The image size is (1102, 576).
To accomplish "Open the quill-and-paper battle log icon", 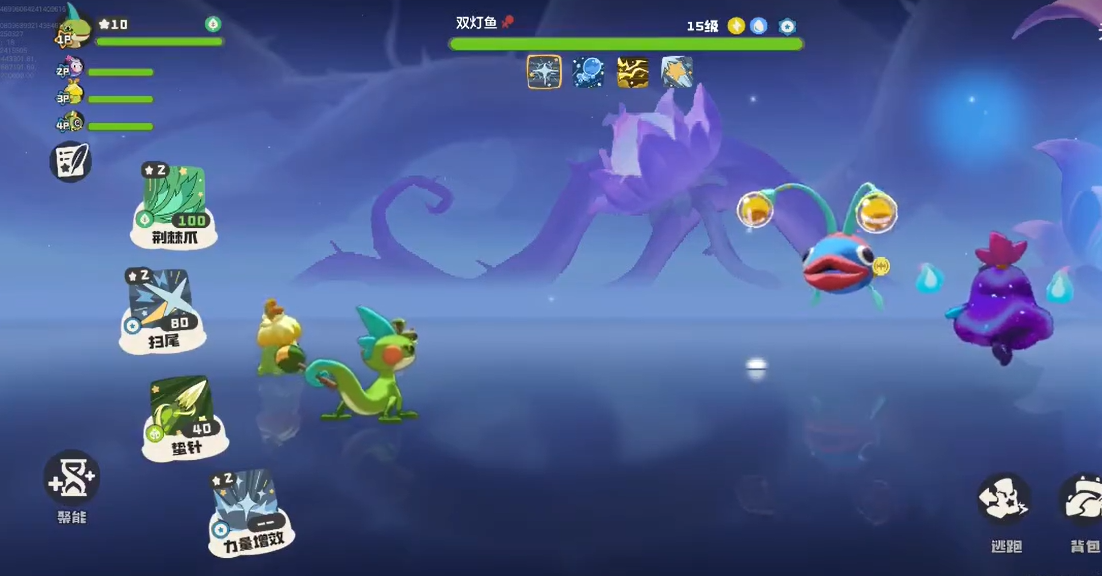I will pyautogui.click(x=71, y=162).
